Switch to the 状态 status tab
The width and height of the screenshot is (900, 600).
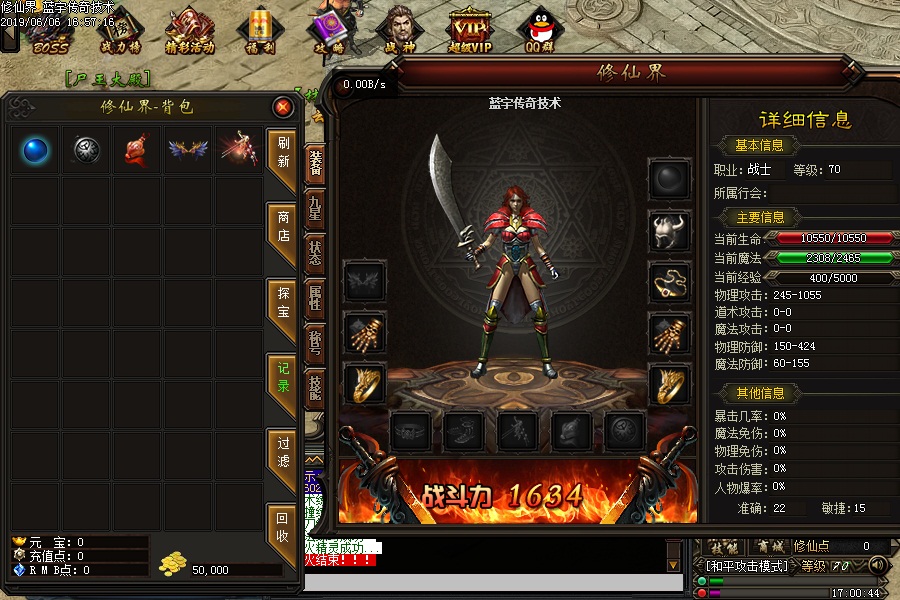(315, 250)
